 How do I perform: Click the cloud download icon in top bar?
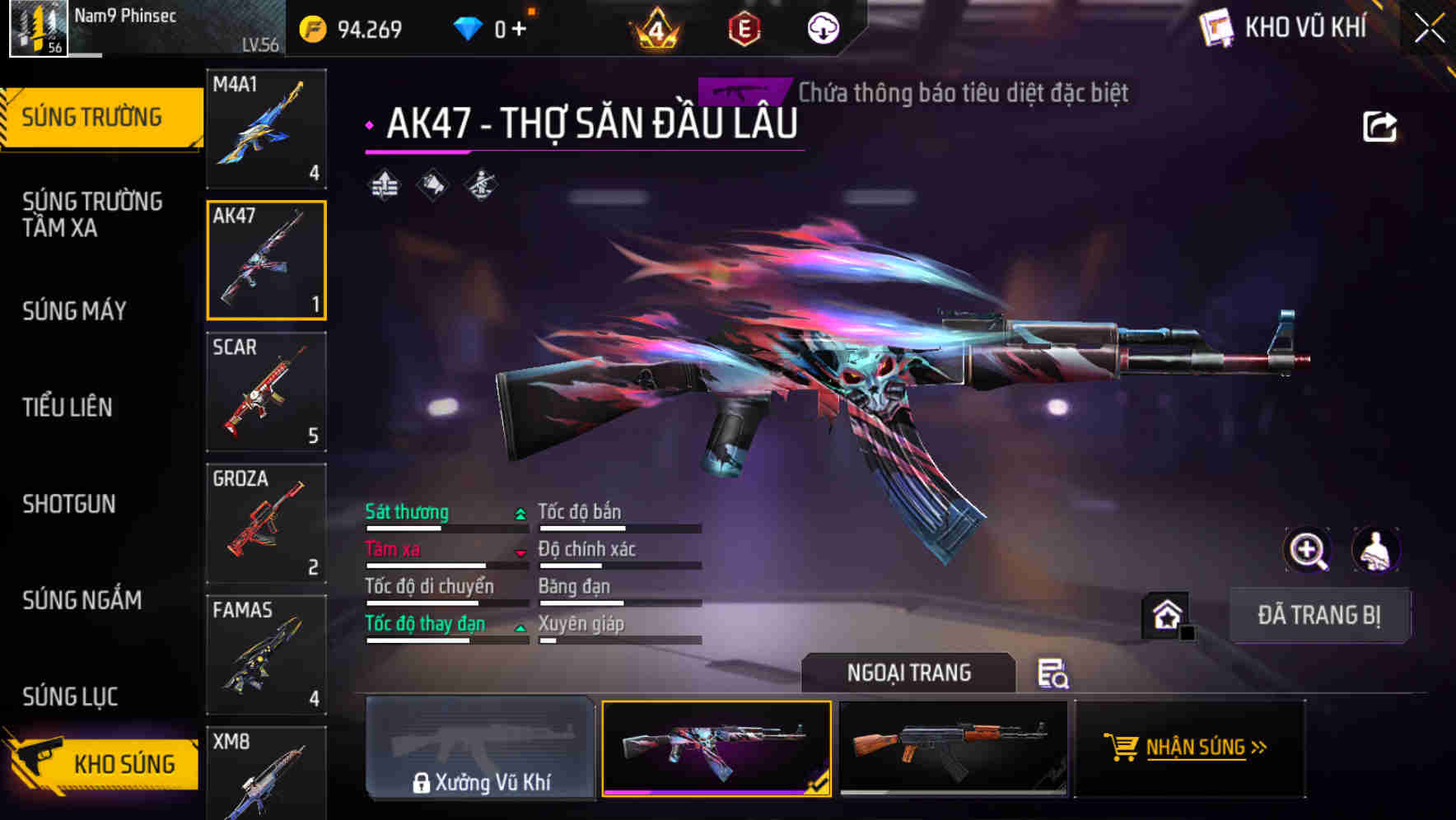pyautogui.click(x=822, y=27)
